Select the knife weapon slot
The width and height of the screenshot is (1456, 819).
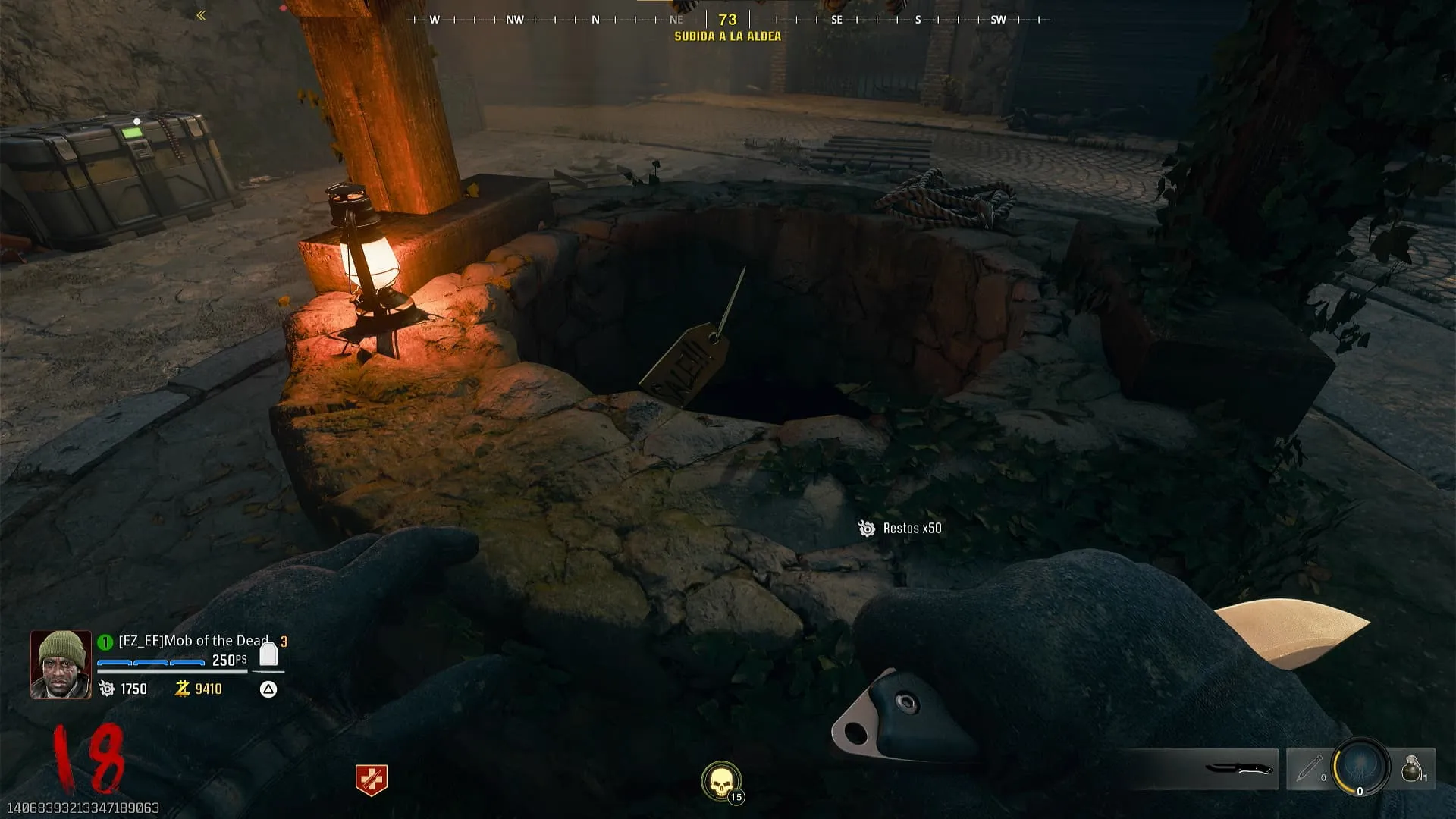(1238, 769)
